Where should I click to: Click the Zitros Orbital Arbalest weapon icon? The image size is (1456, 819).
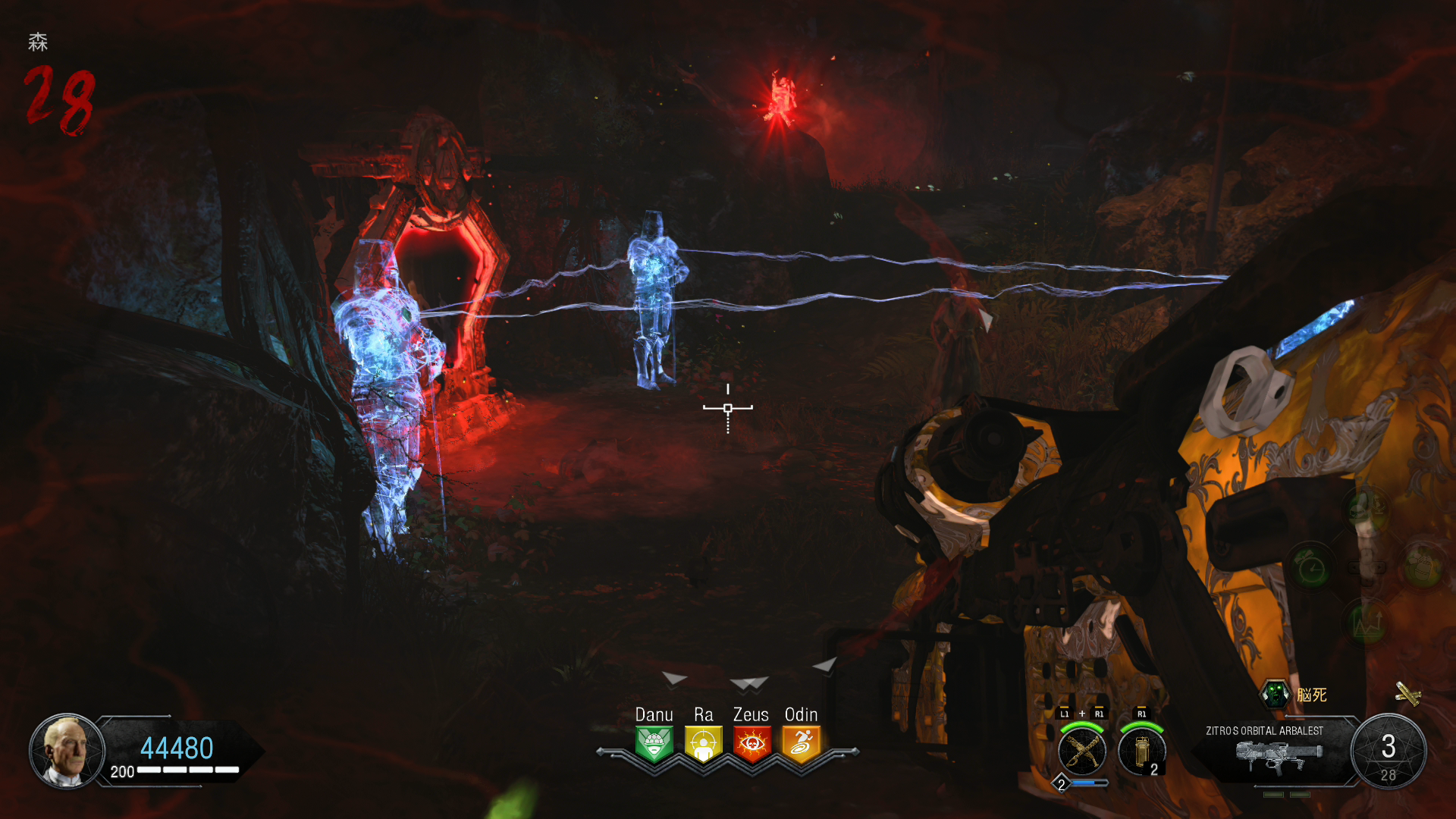(x=1279, y=756)
